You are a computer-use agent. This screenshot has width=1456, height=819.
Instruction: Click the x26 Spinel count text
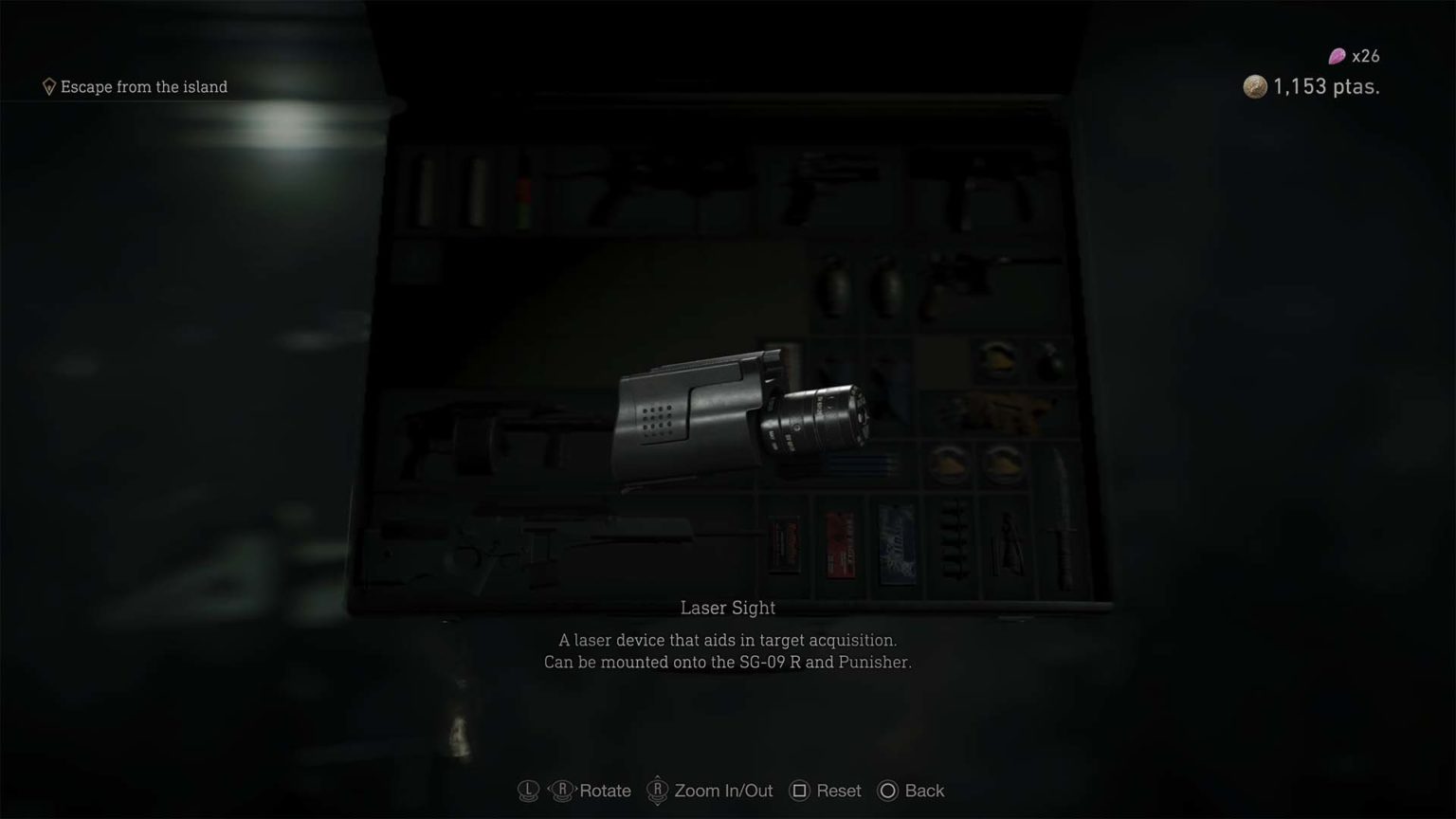pos(1365,56)
